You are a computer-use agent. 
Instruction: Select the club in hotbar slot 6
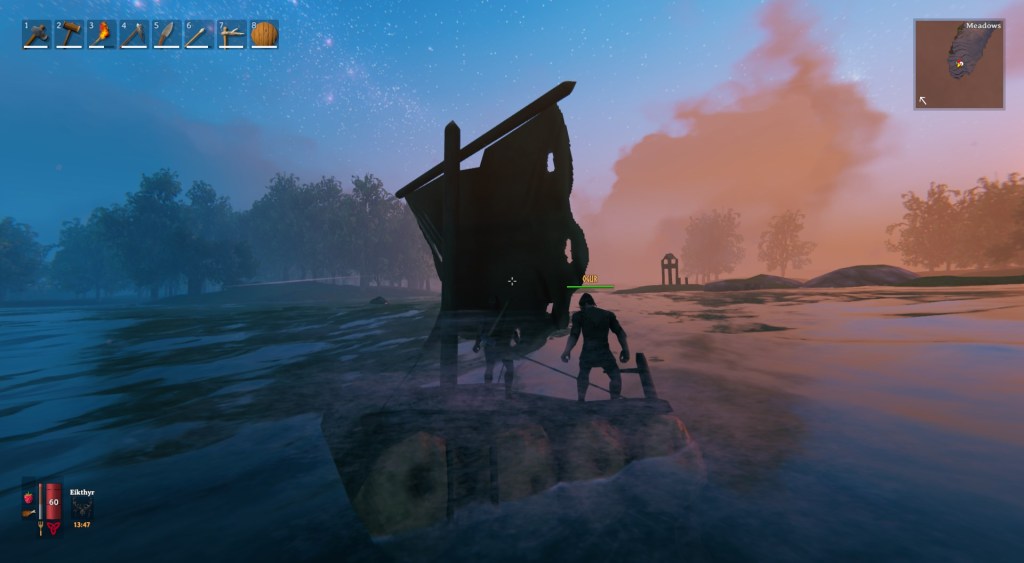[198, 35]
